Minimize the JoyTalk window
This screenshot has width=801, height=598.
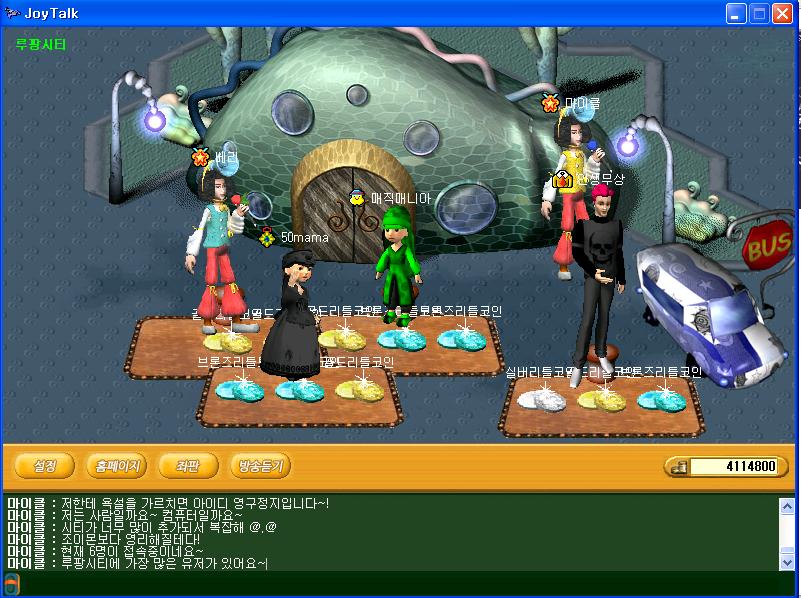(737, 13)
